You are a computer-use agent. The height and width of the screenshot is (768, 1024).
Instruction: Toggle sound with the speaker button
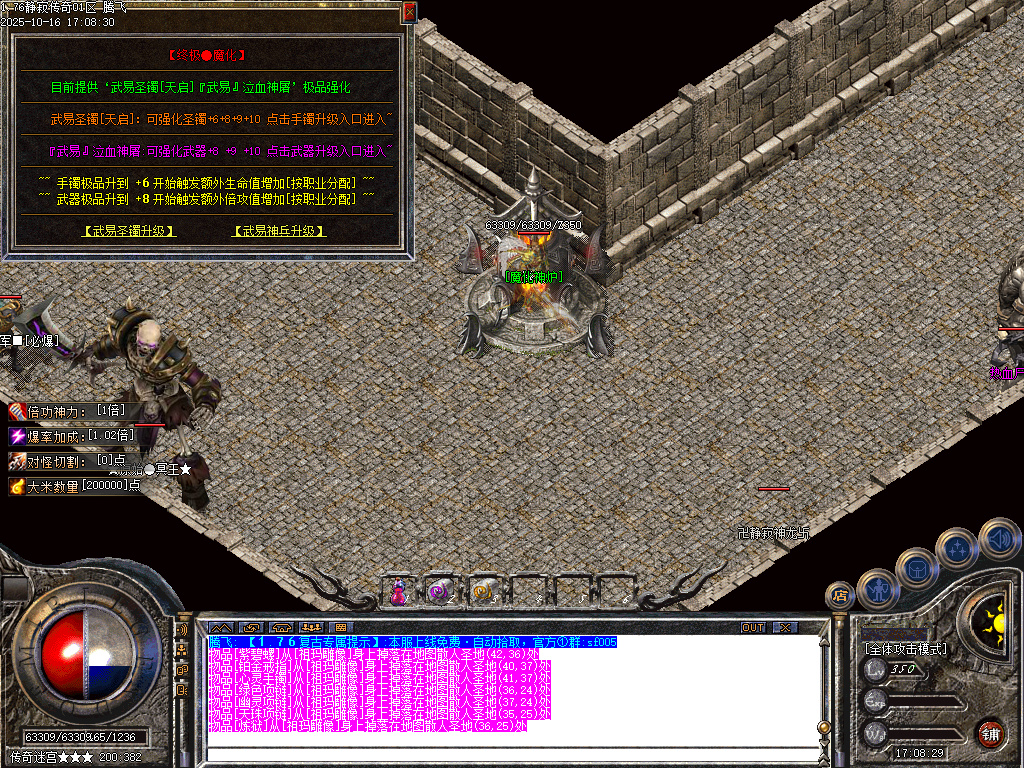(998, 538)
